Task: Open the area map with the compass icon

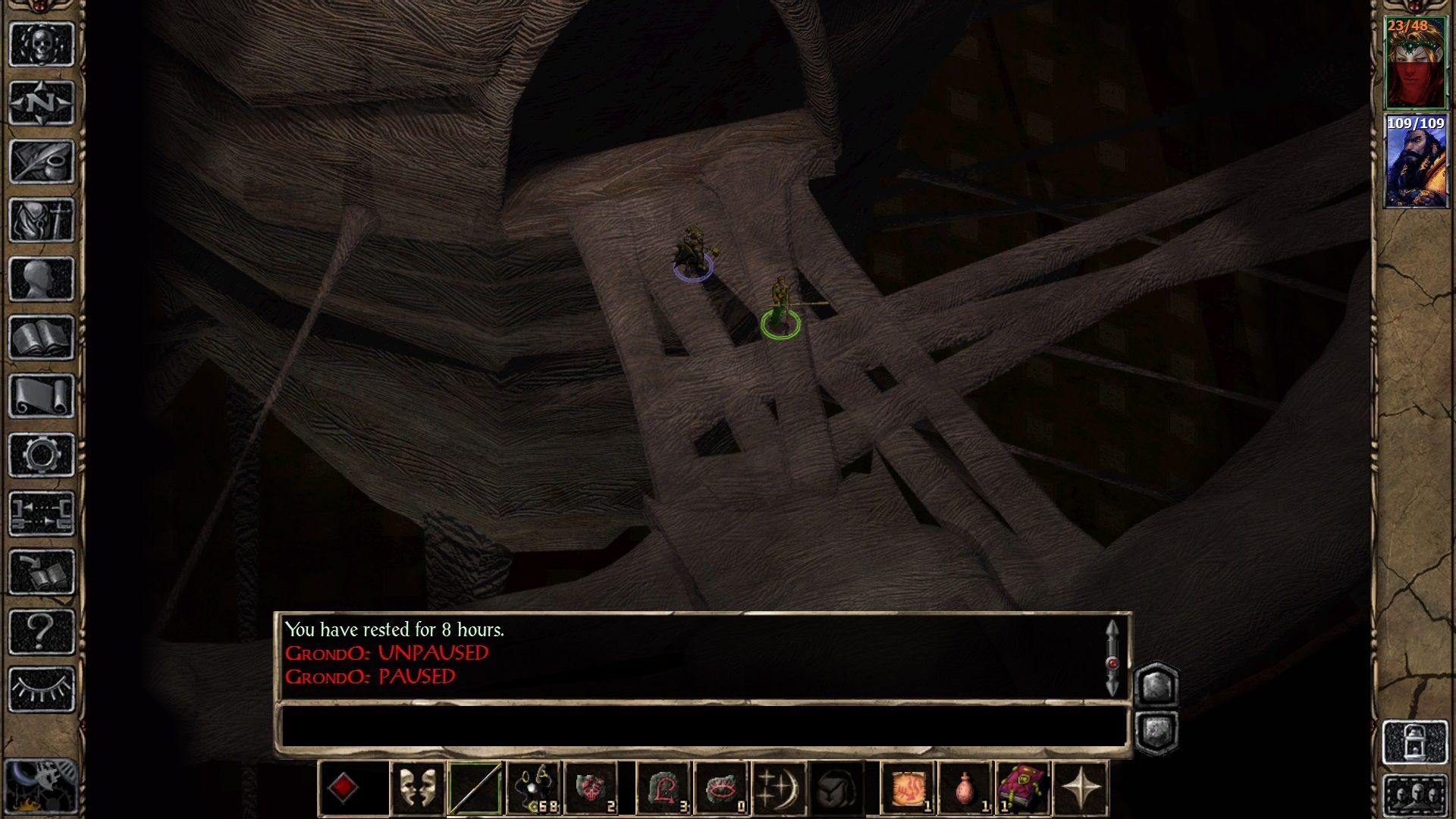Action: [x=41, y=102]
